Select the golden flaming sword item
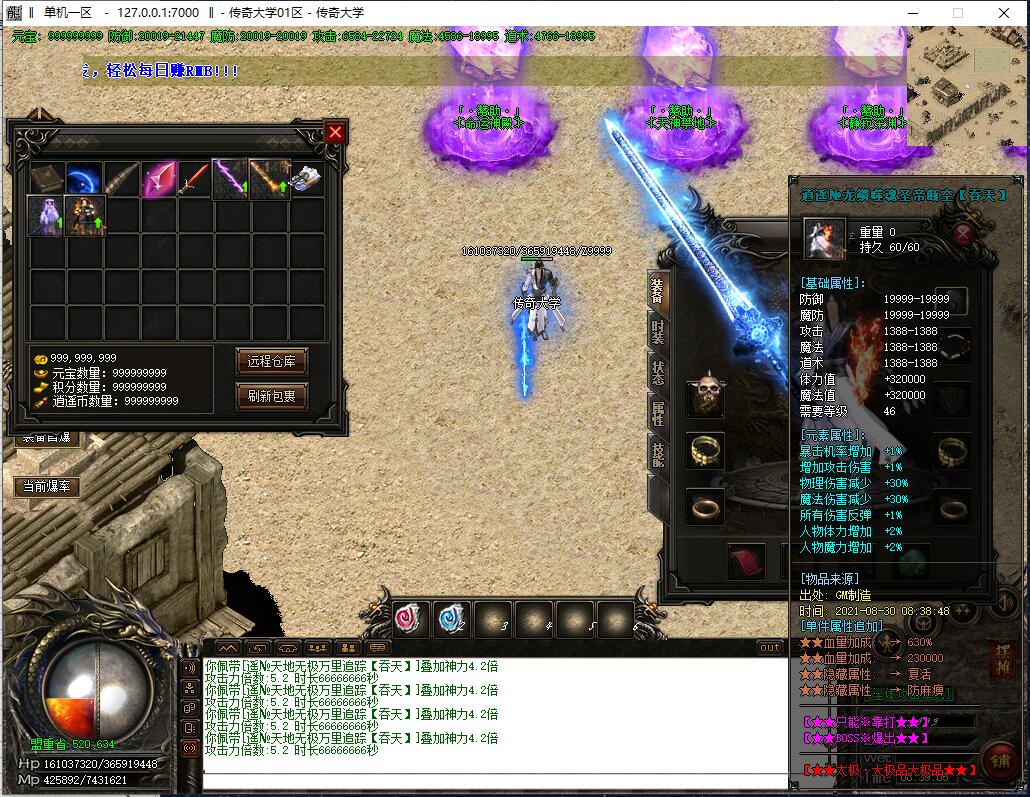 point(268,180)
